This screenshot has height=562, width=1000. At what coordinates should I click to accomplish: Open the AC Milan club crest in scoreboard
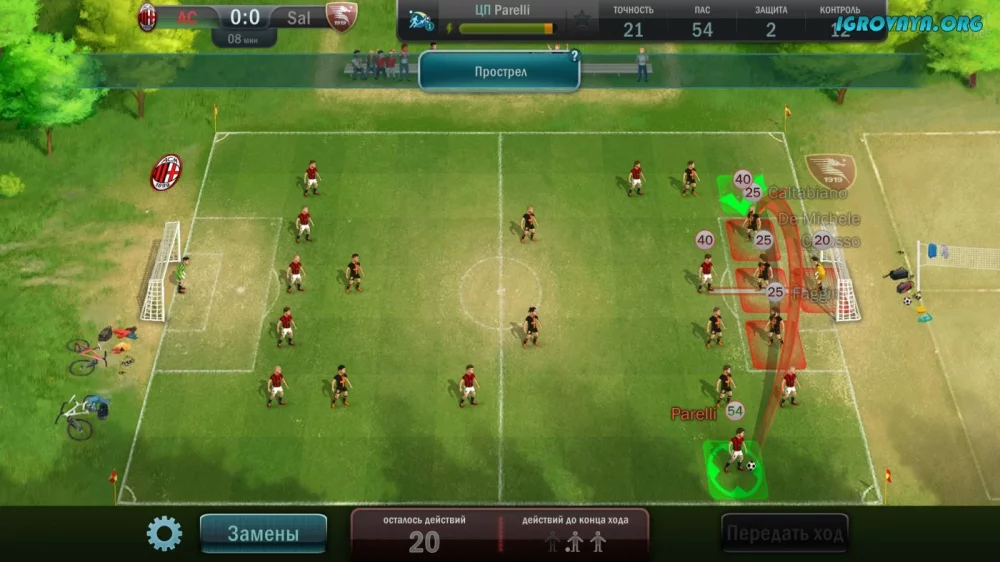point(148,17)
